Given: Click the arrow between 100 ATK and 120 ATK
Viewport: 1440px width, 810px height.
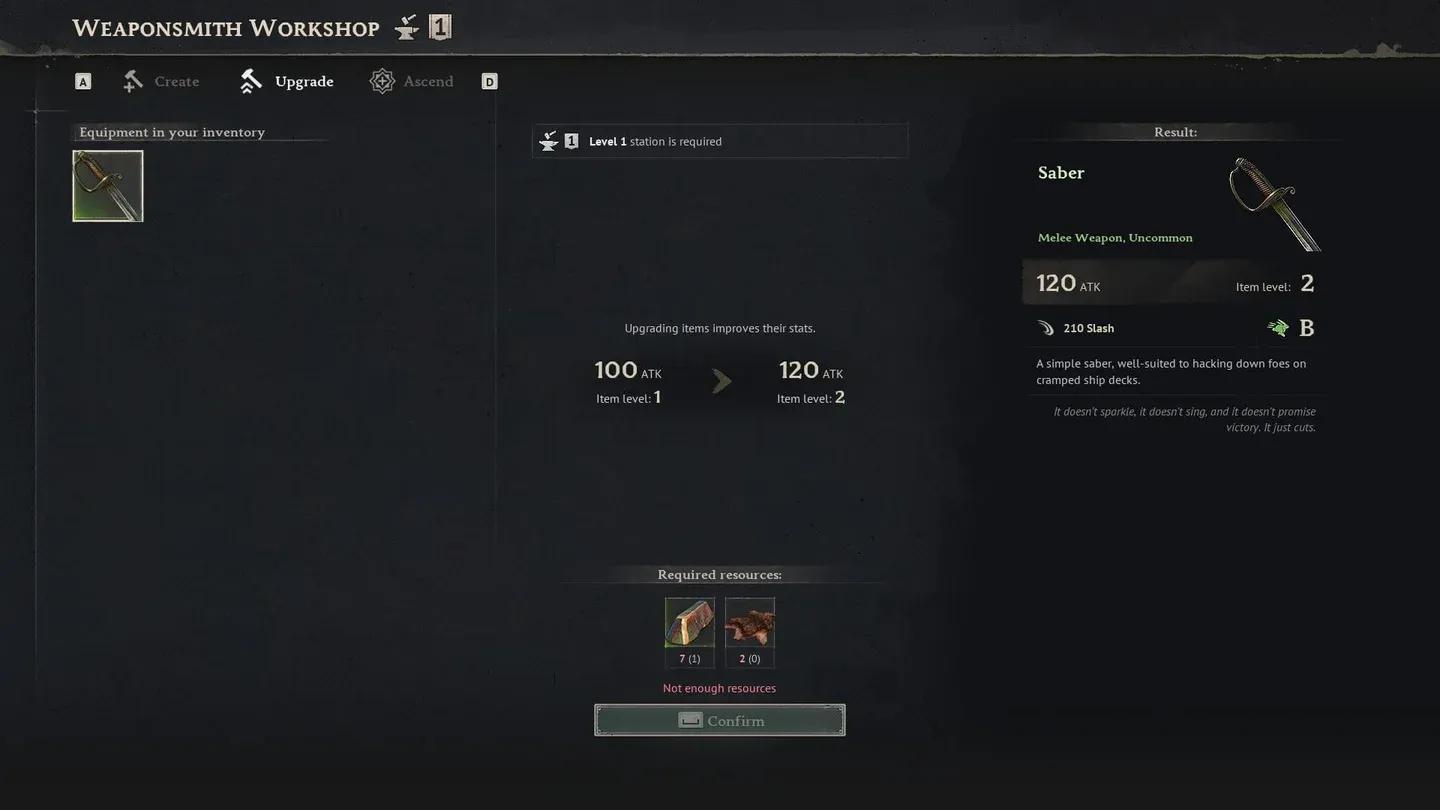Looking at the screenshot, I should 722,381.
